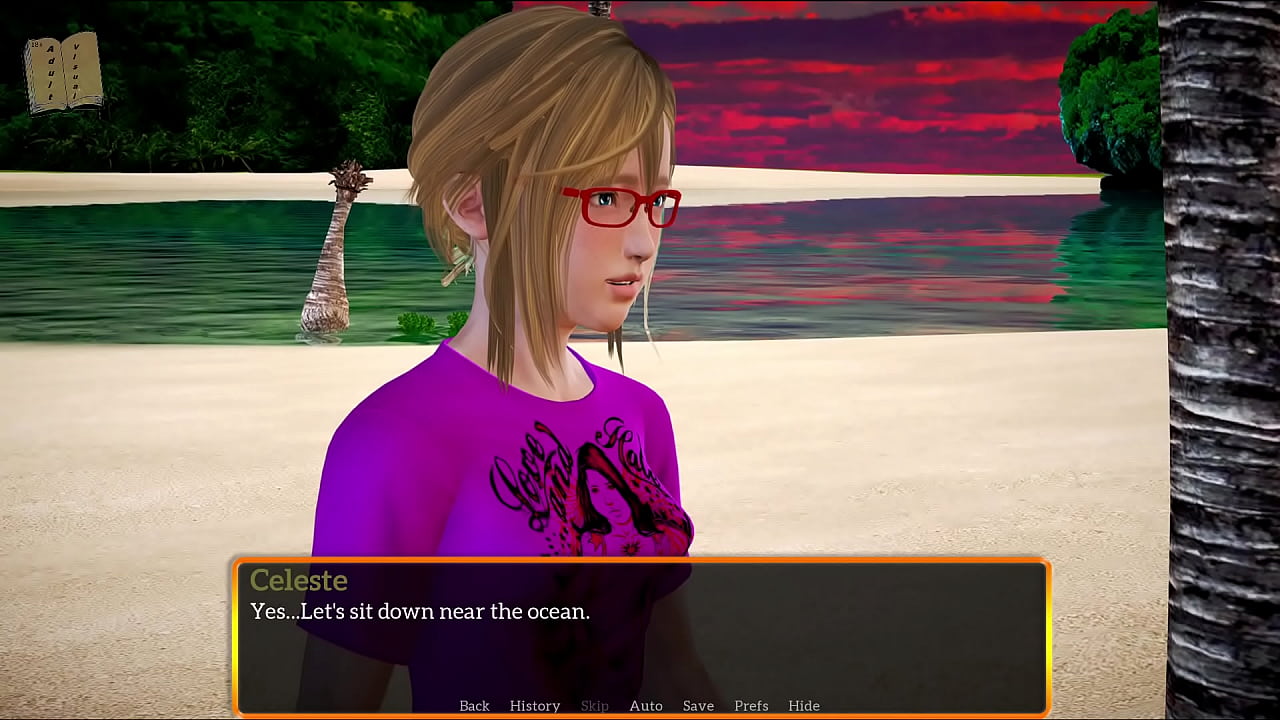Advance dialogue by clicking Celeste's text box

tap(640, 640)
